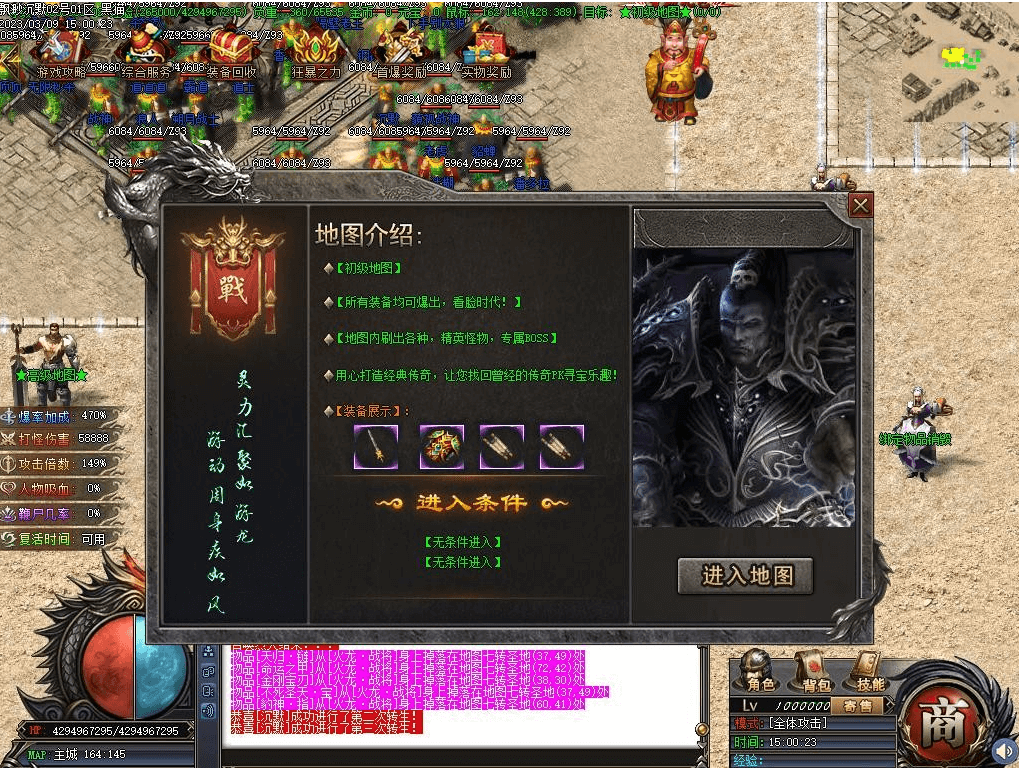This screenshot has height=768, width=1019.
Task: Open the 角色 character panel
Action: pyautogui.click(x=760, y=671)
